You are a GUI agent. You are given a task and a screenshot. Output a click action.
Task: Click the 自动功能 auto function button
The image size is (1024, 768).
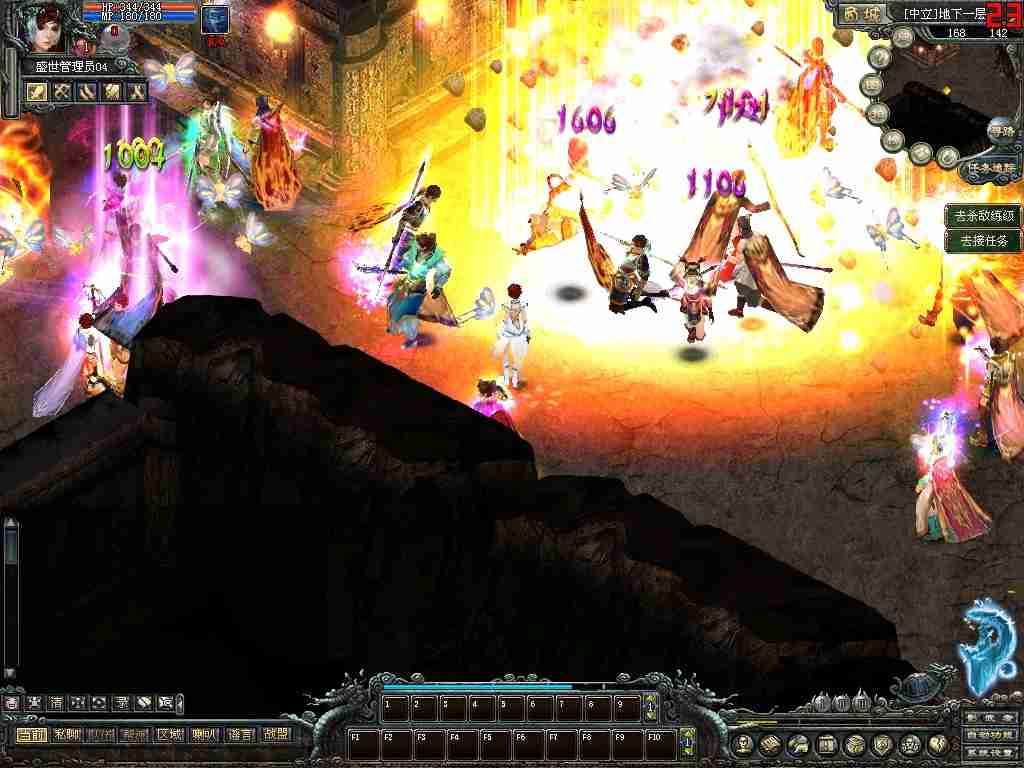(991, 735)
